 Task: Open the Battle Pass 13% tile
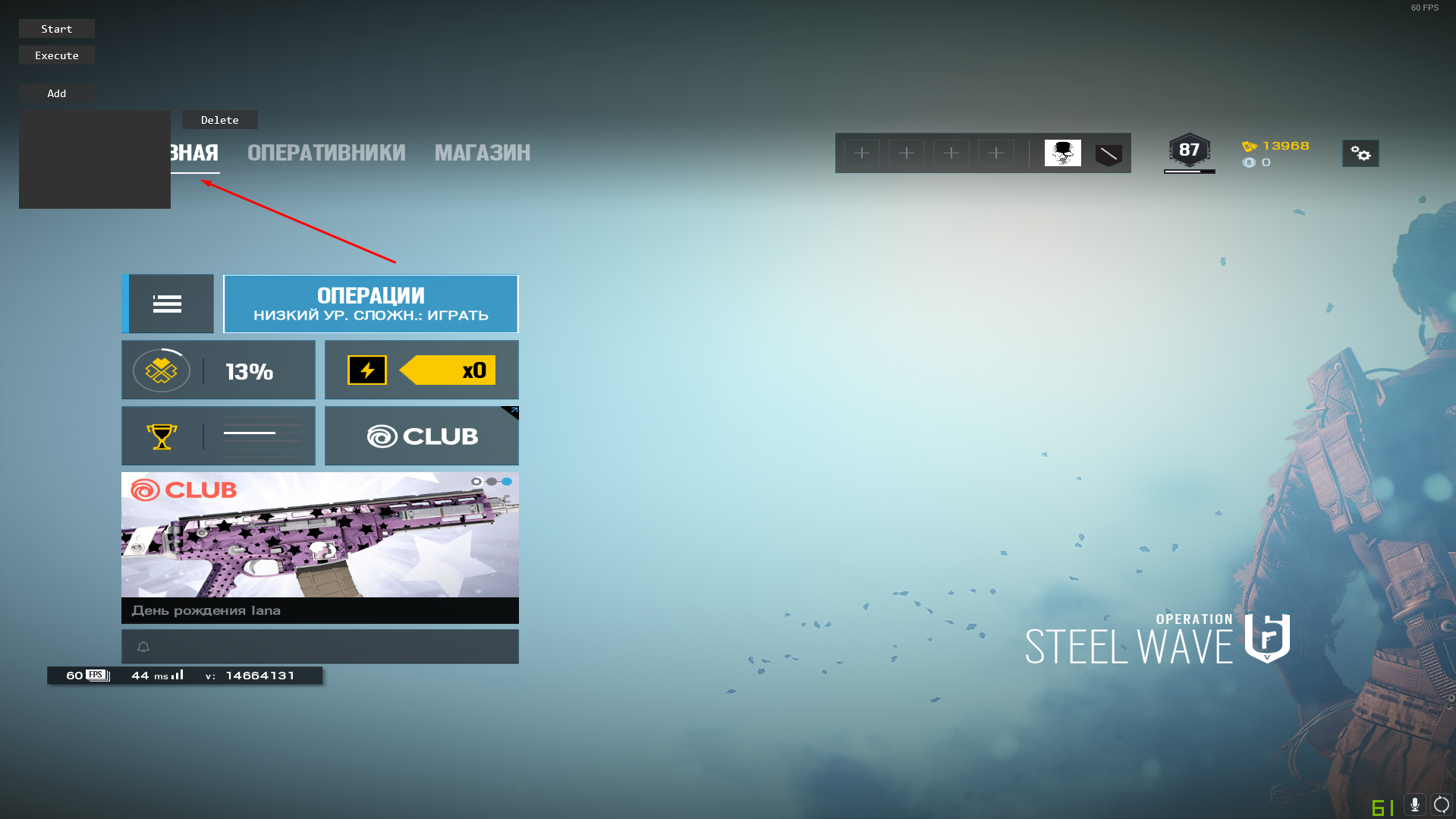pyautogui.click(x=219, y=370)
